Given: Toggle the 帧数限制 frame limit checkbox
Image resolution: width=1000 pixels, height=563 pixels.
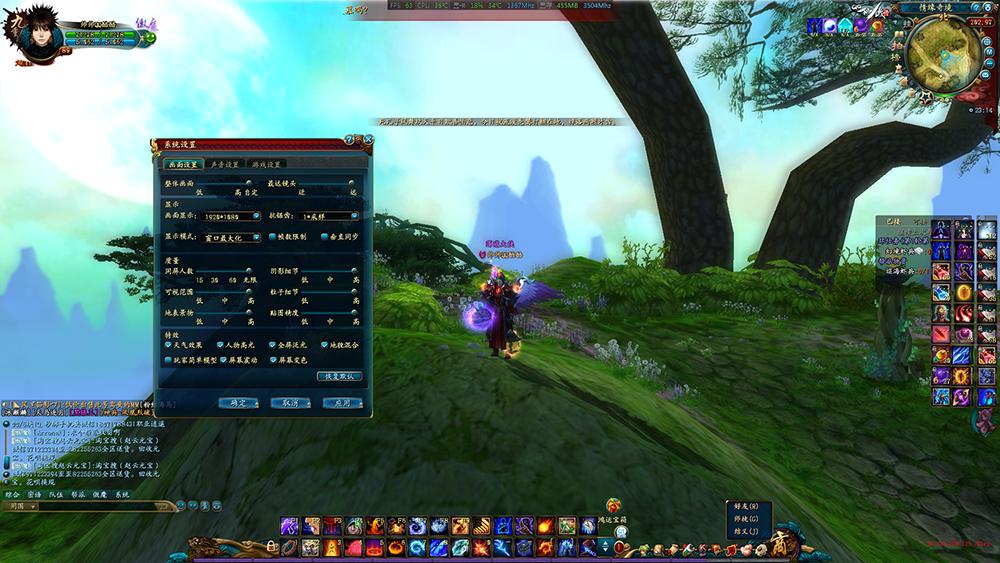Looking at the screenshot, I should (271, 238).
